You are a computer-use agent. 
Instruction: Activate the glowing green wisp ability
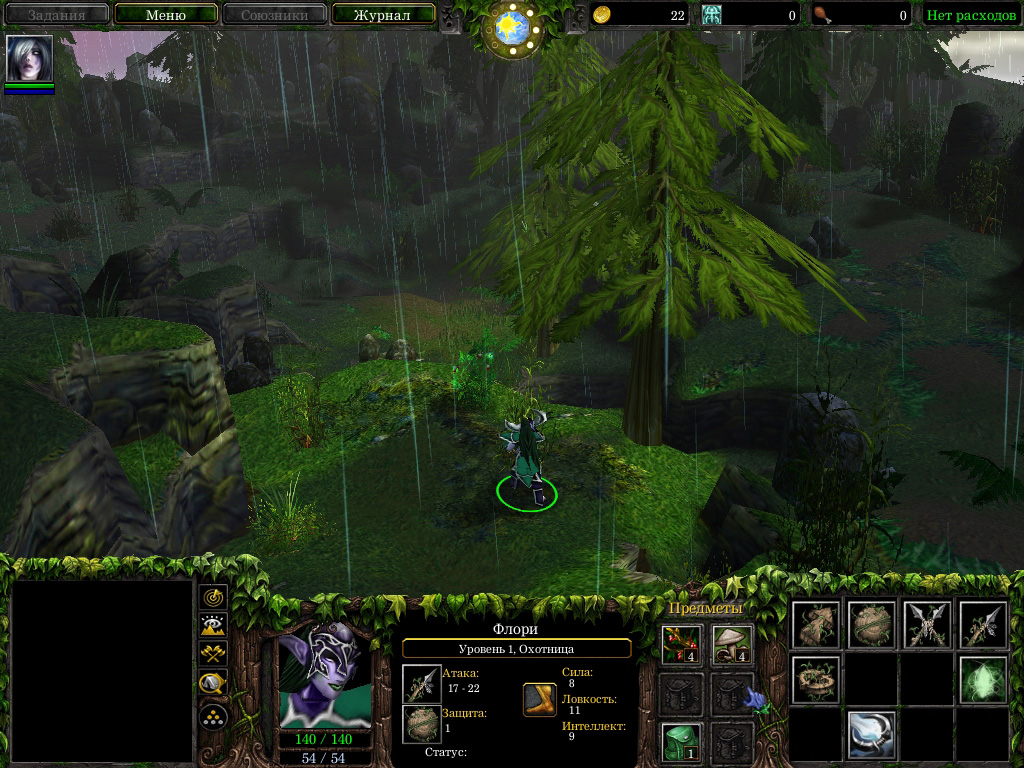click(983, 680)
